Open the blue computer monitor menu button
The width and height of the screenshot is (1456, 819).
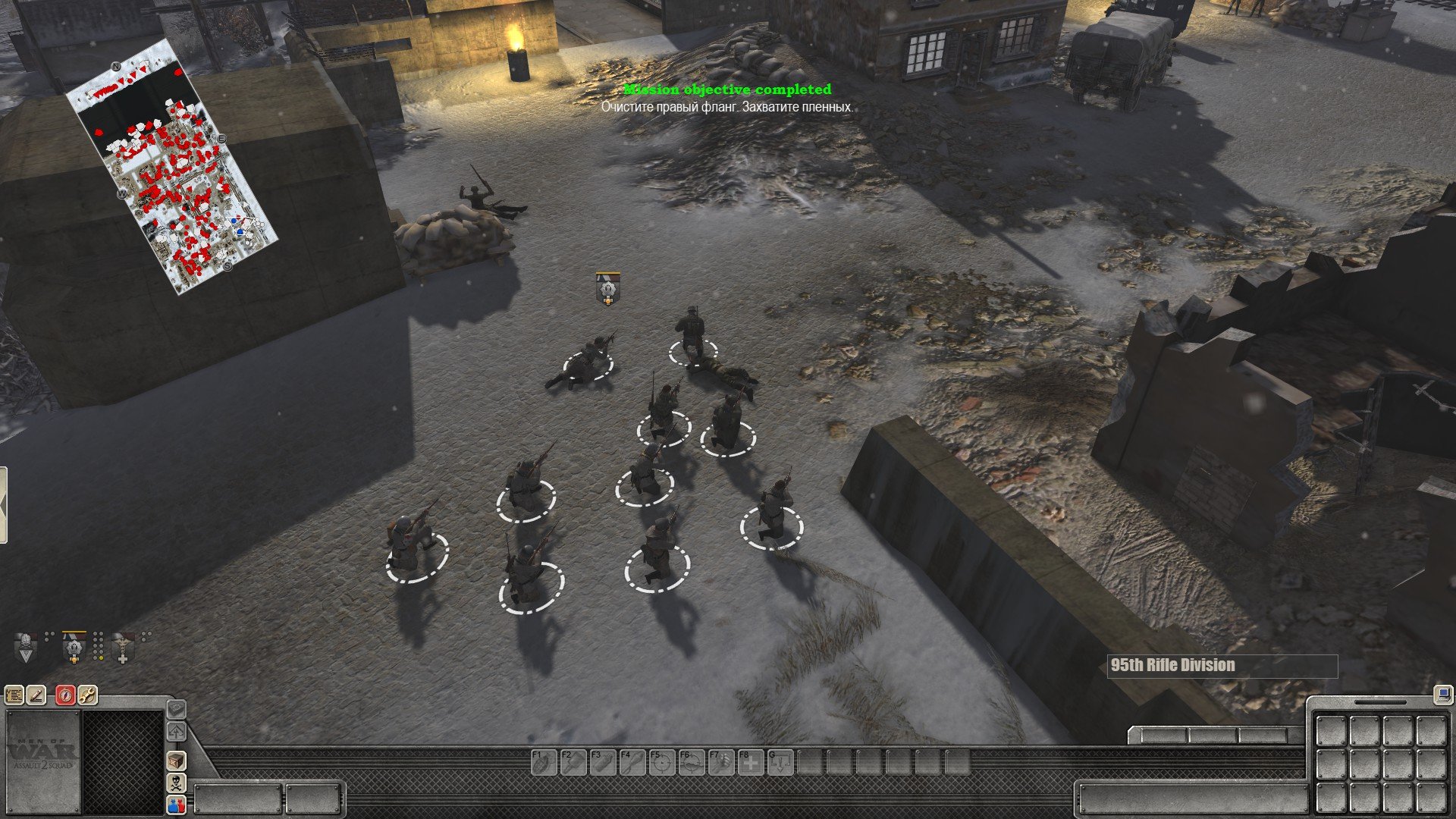[x=1442, y=692]
